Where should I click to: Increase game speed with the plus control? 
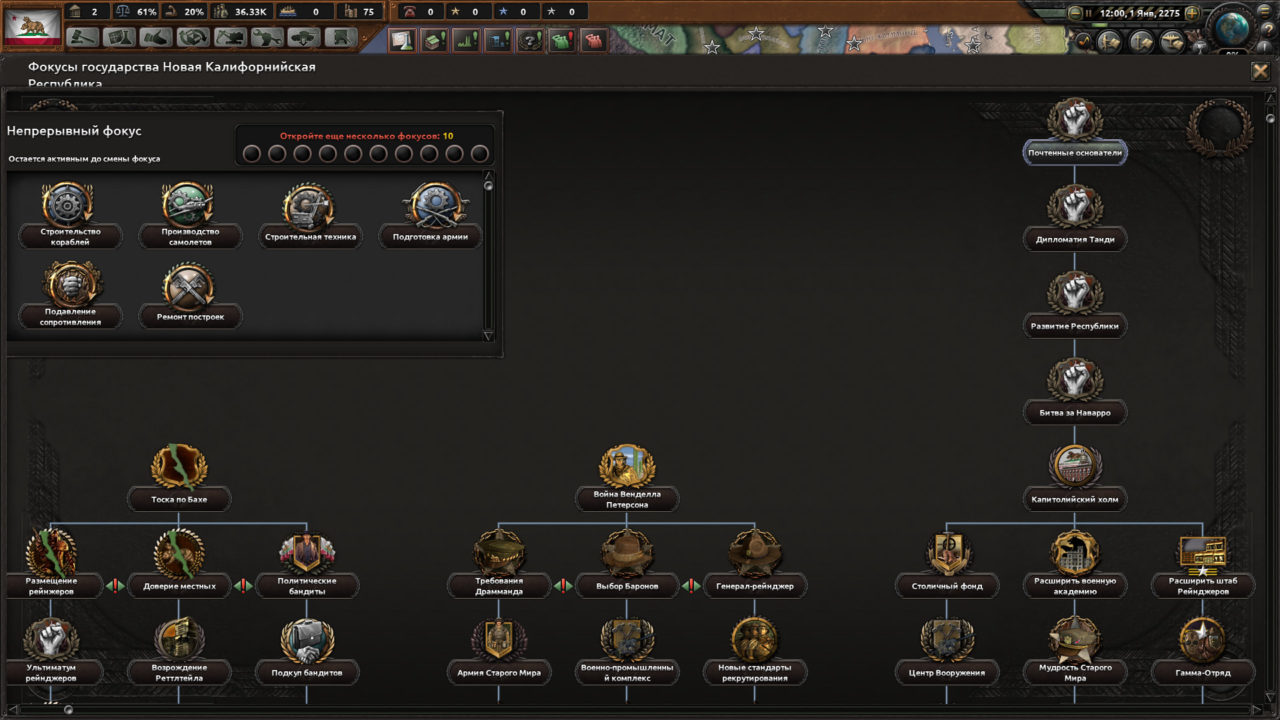pos(1193,13)
